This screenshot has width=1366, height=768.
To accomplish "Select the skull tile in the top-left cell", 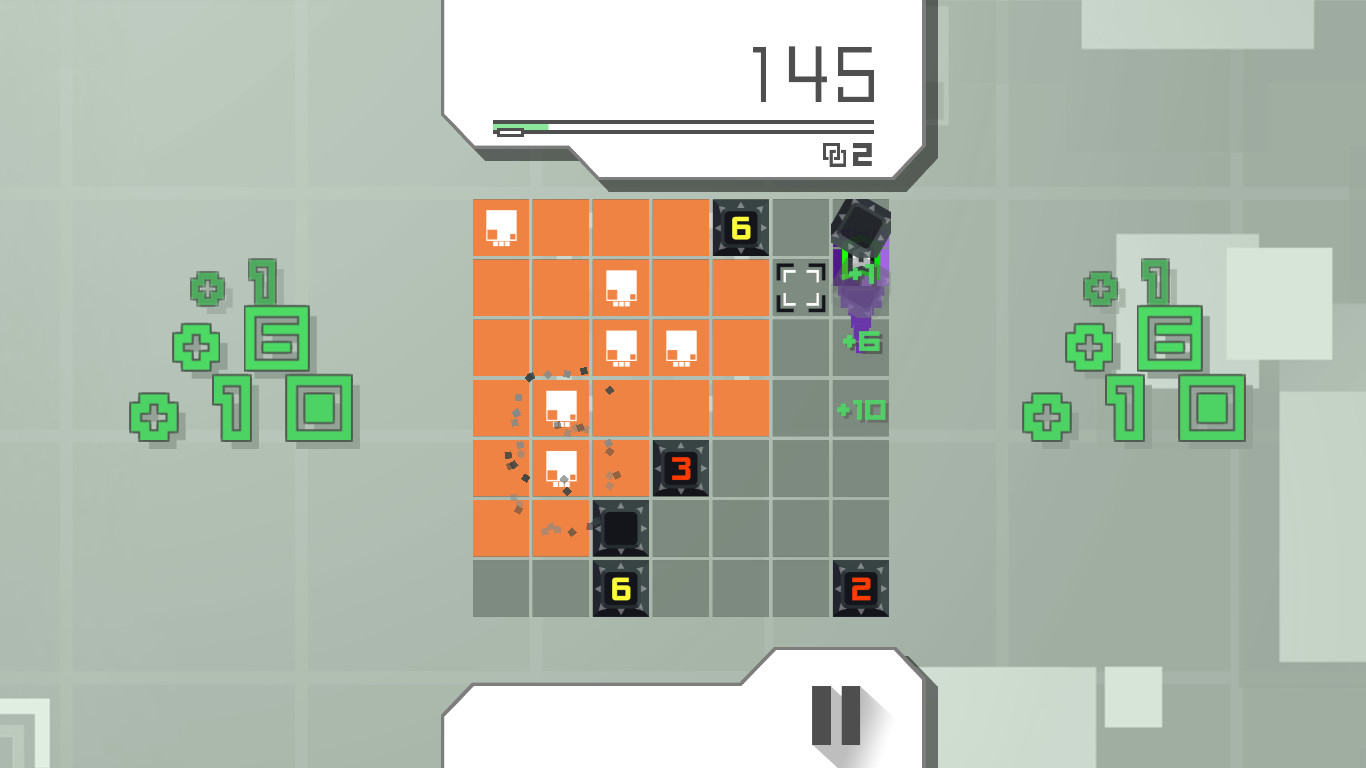I will click(x=500, y=227).
